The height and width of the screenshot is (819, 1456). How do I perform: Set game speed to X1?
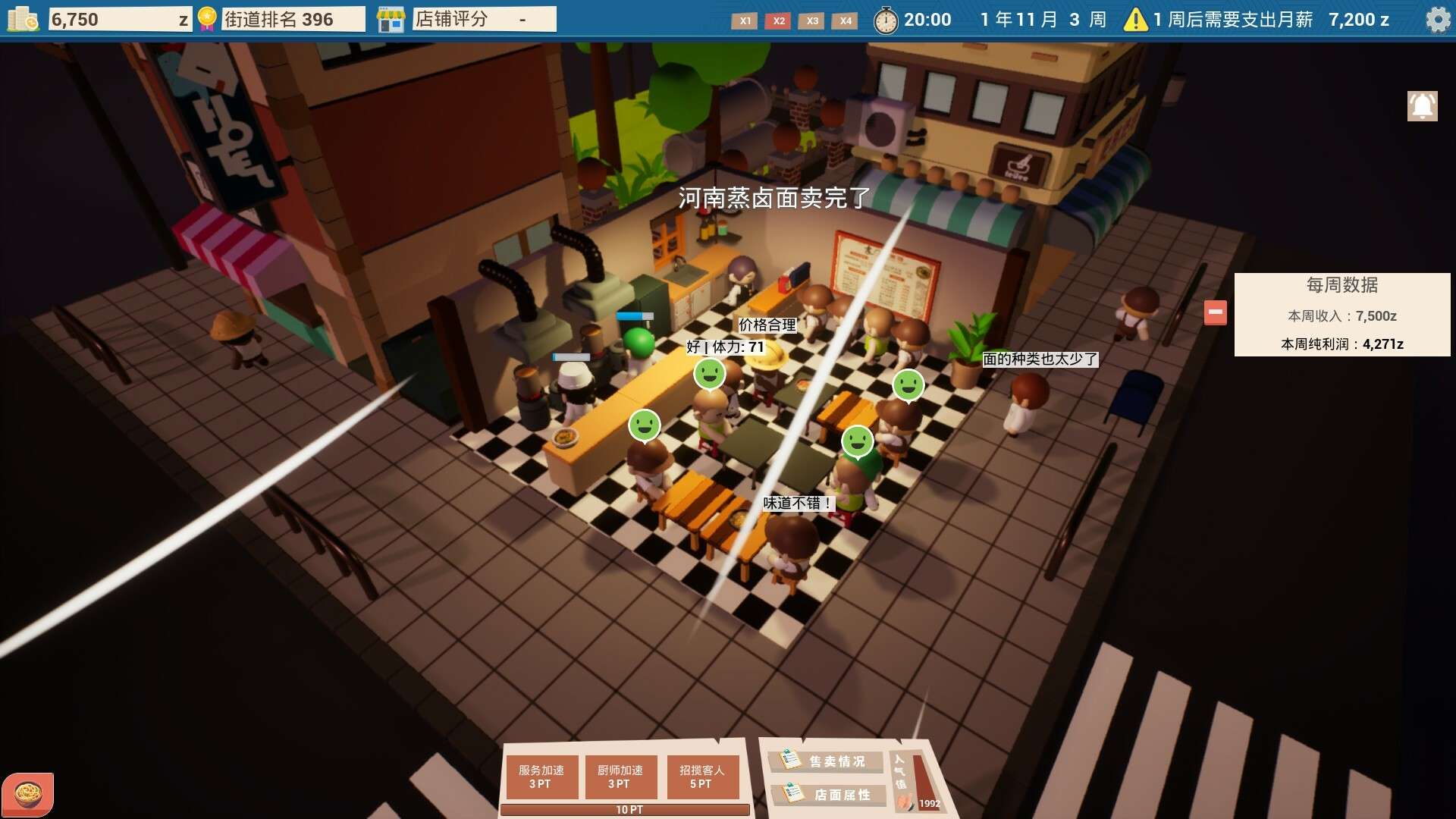tap(745, 22)
